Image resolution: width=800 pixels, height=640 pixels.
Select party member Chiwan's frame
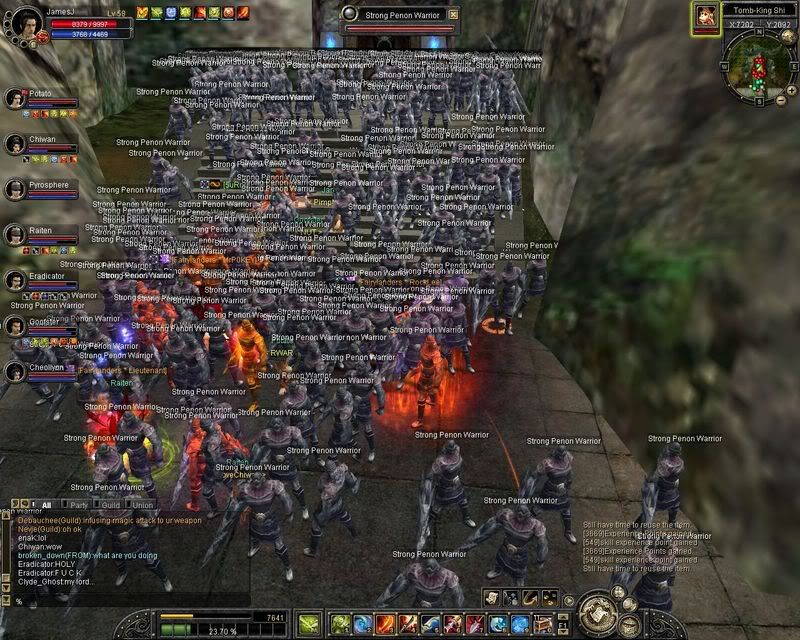[x=40, y=144]
